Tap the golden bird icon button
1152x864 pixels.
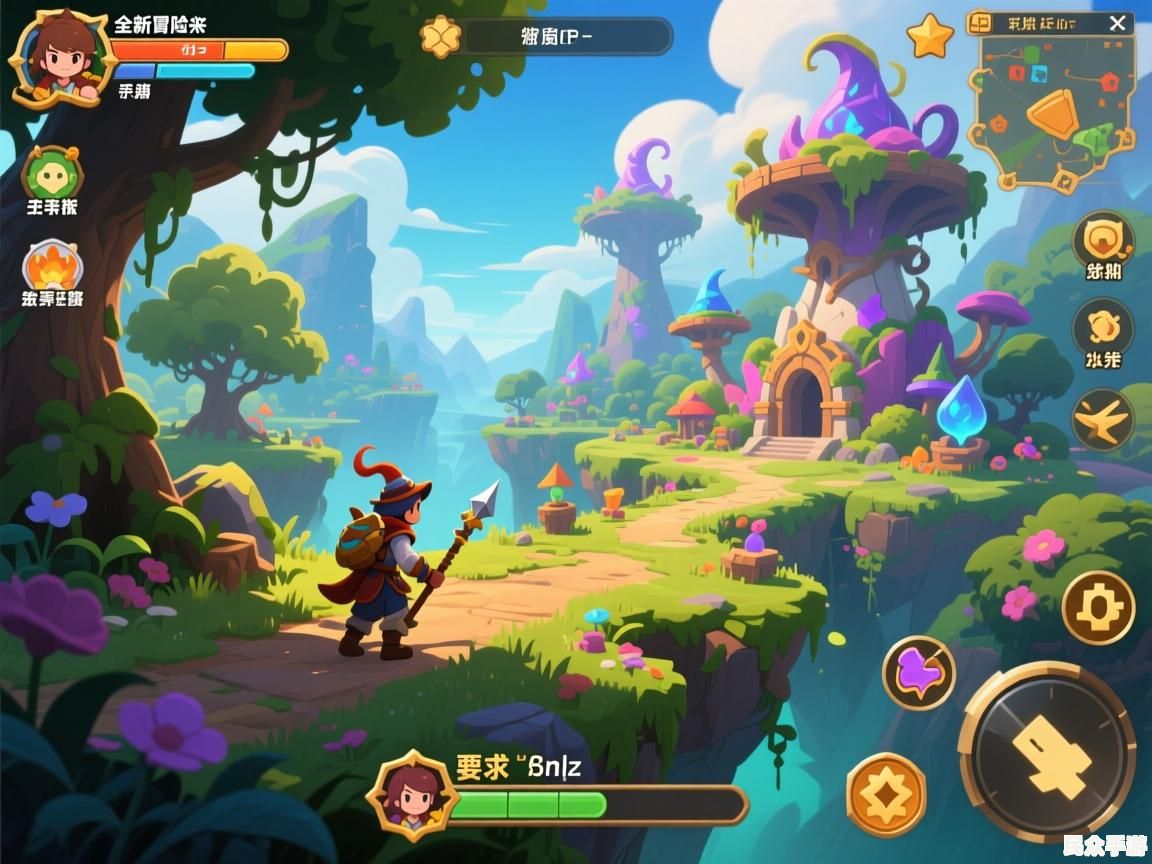pyautogui.click(x=1103, y=418)
